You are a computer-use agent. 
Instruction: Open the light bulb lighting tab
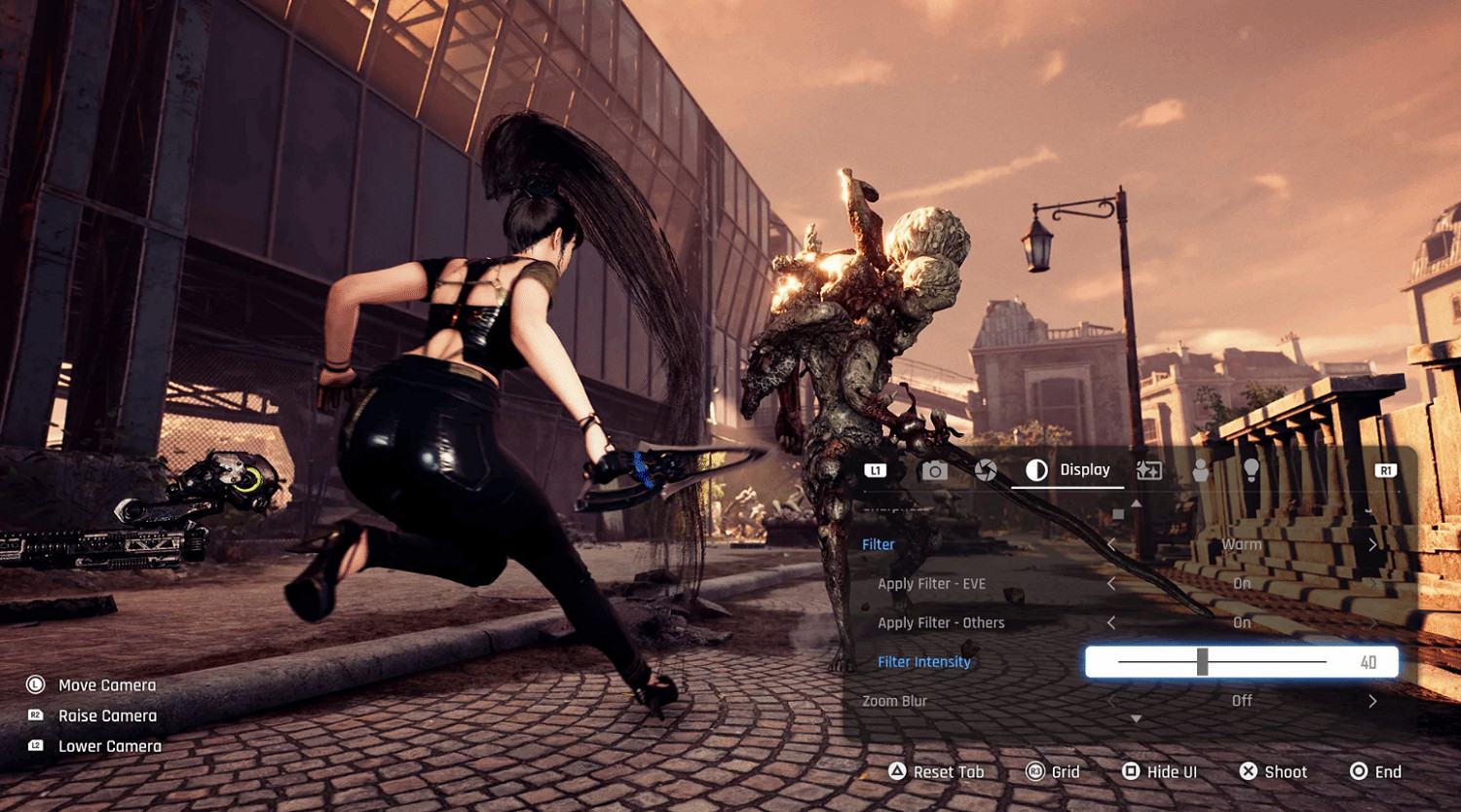pos(1252,471)
